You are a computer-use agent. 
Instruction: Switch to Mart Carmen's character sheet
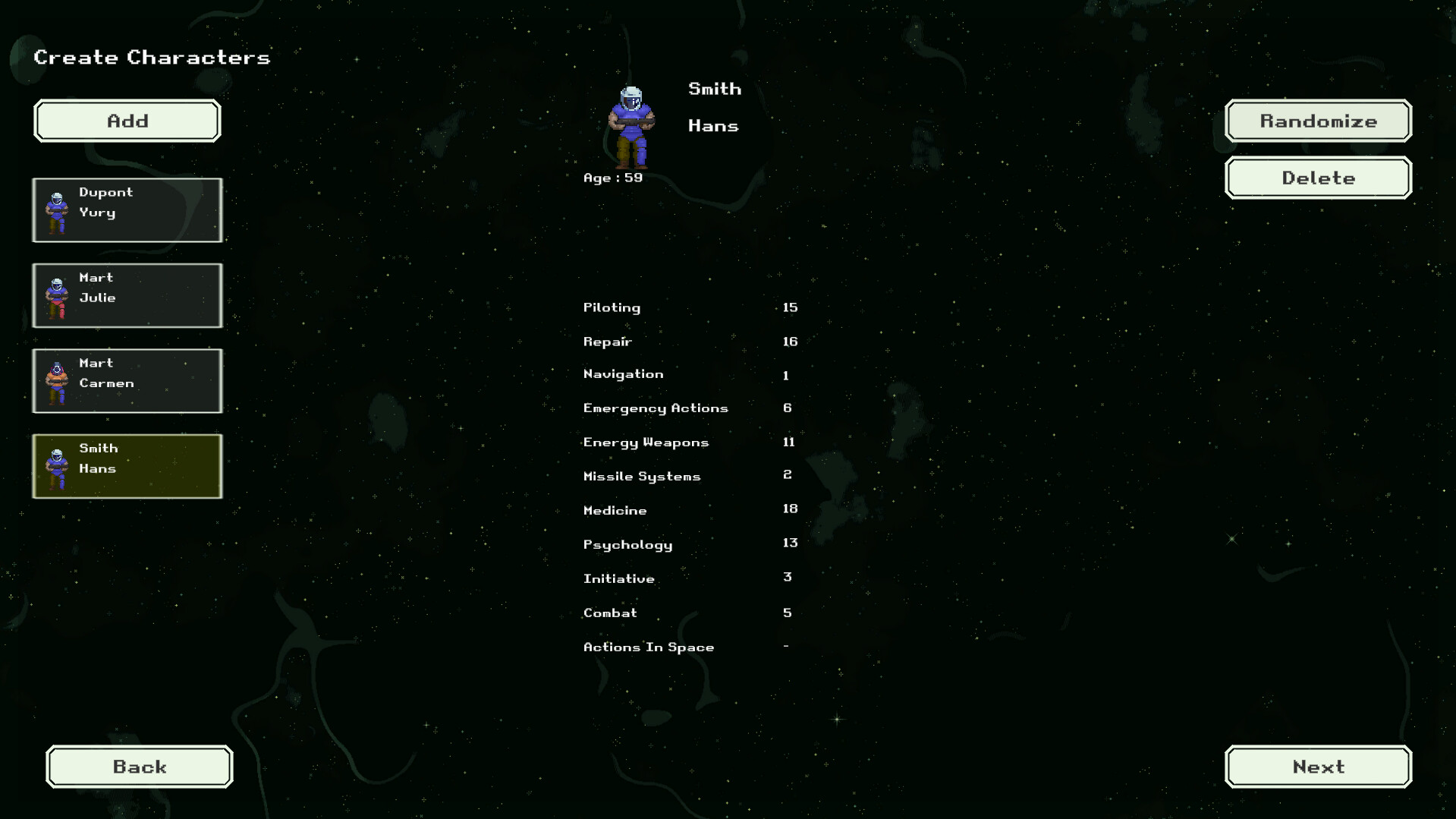(127, 380)
